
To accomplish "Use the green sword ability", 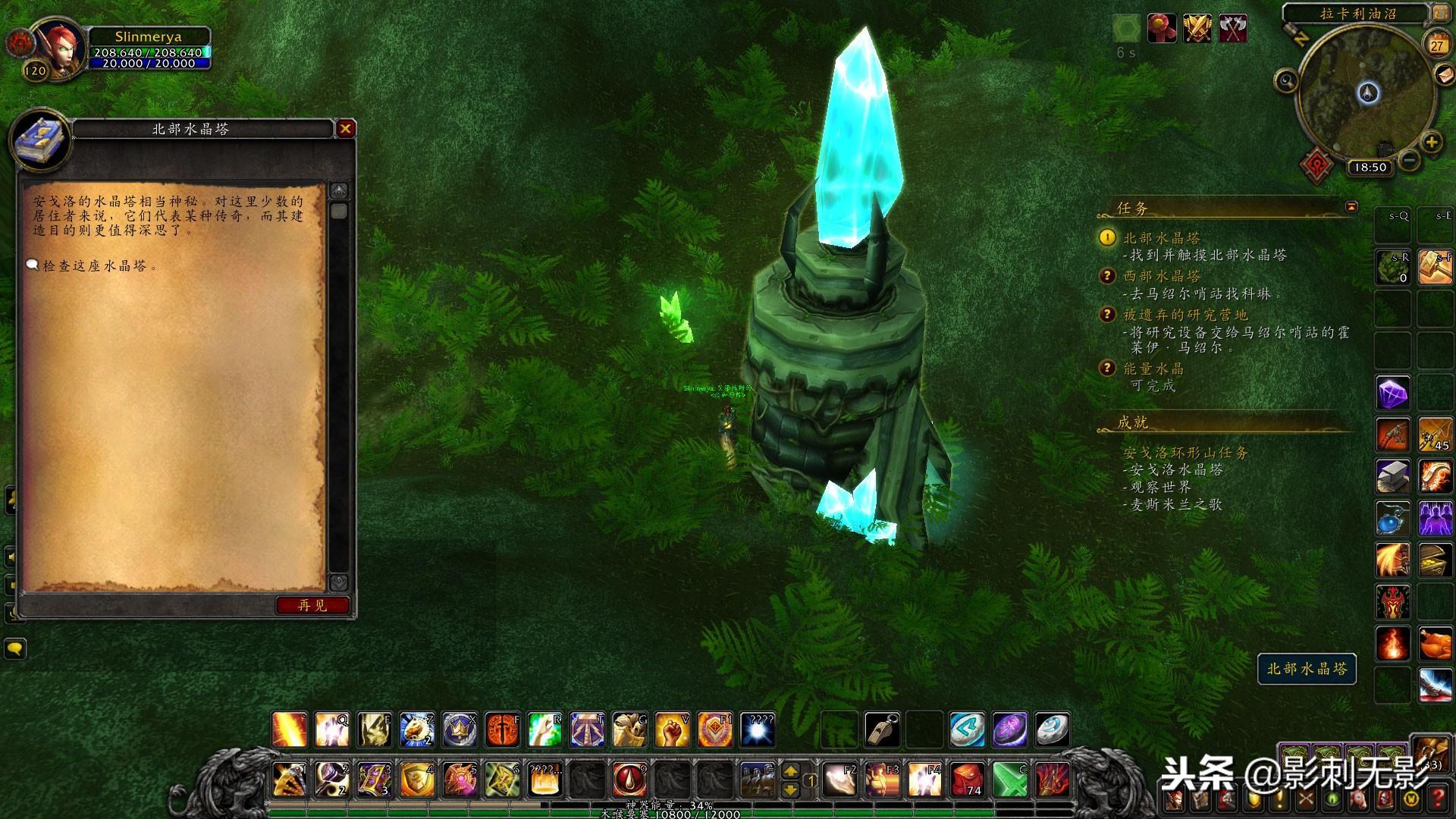I will click(x=1009, y=780).
